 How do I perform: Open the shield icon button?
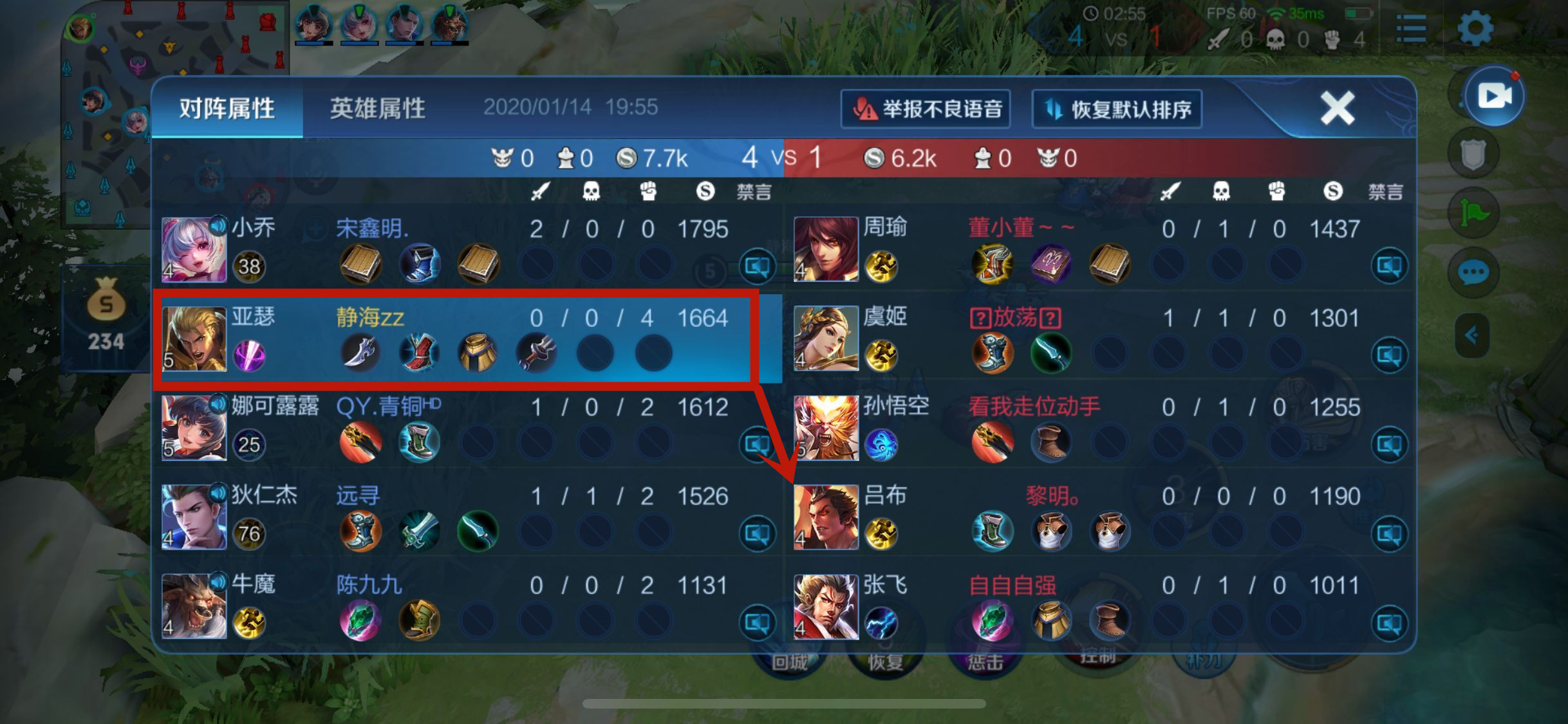(x=1473, y=154)
